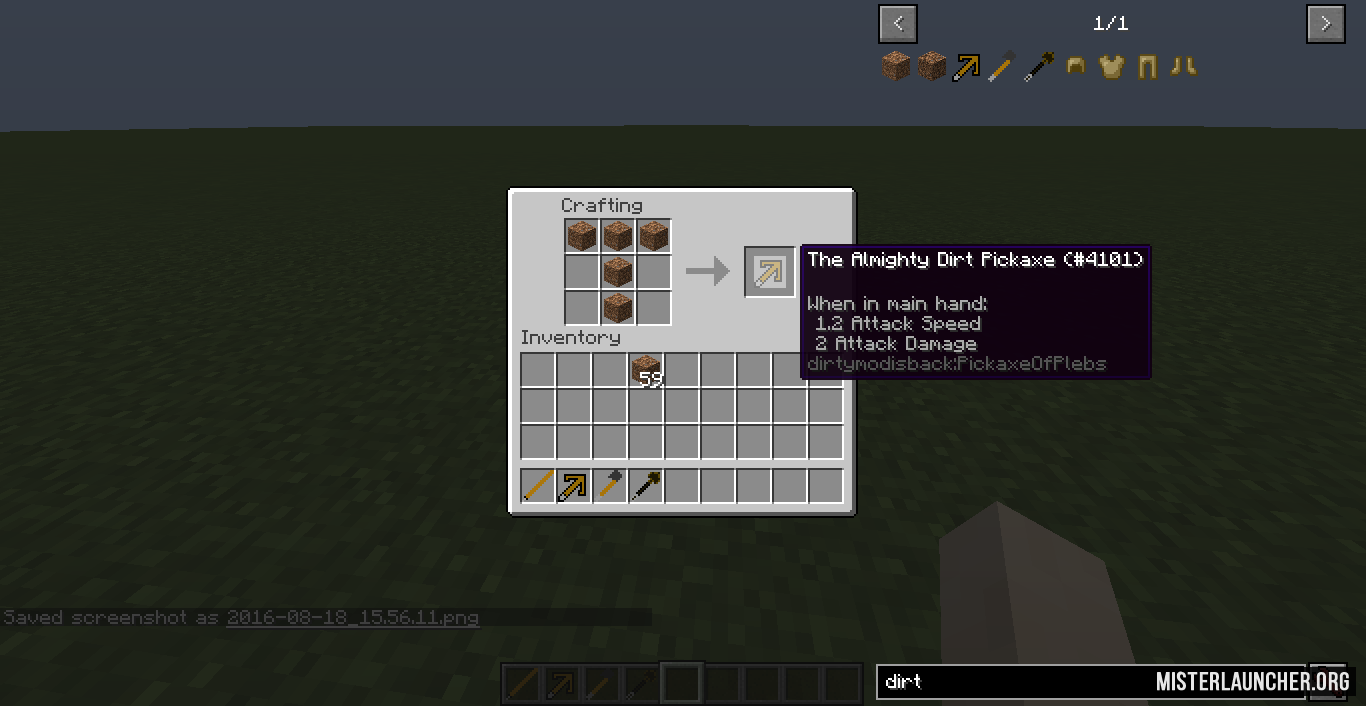
Task: Pick up the dark shovel in the inventory window
Action: [646, 486]
